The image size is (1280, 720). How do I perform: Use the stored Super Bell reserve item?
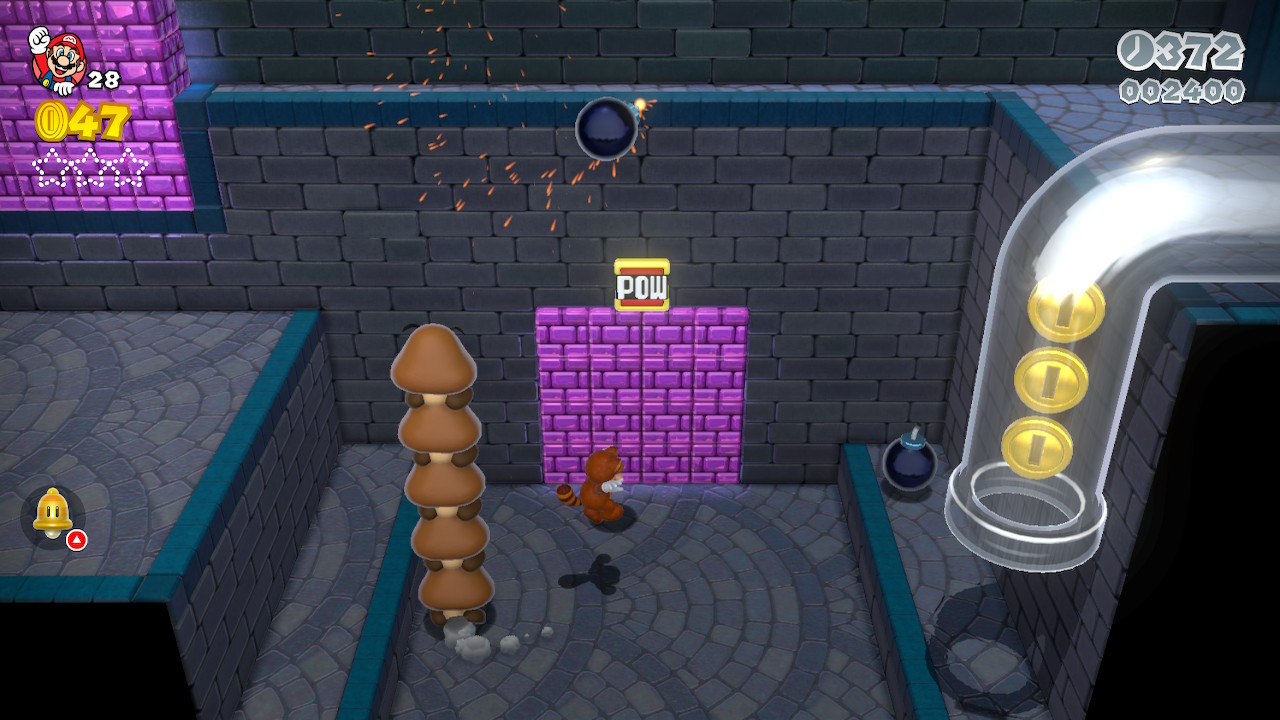coord(52,515)
